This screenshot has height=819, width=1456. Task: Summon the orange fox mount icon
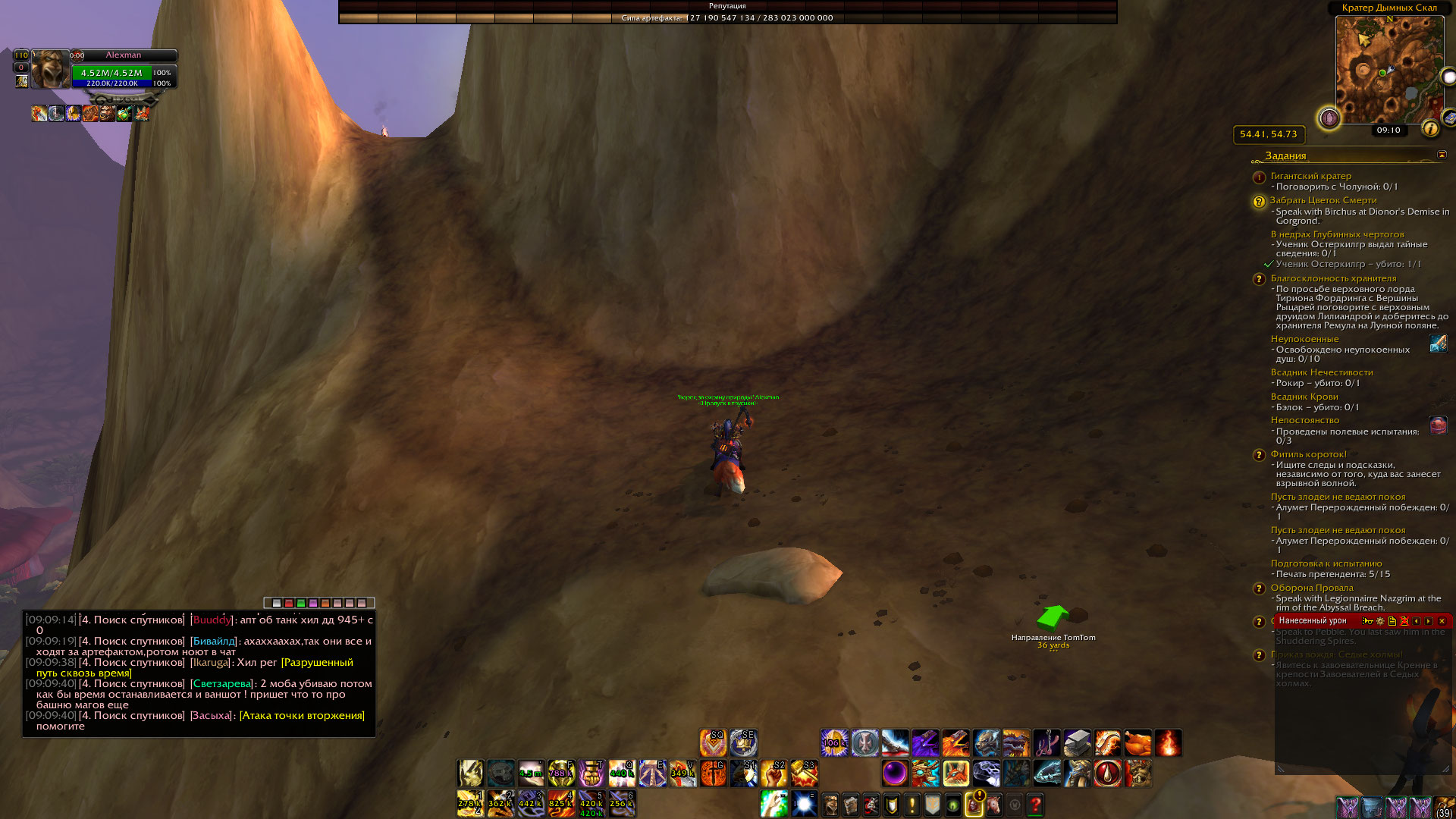pyautogui.click(x=955, y=773)
